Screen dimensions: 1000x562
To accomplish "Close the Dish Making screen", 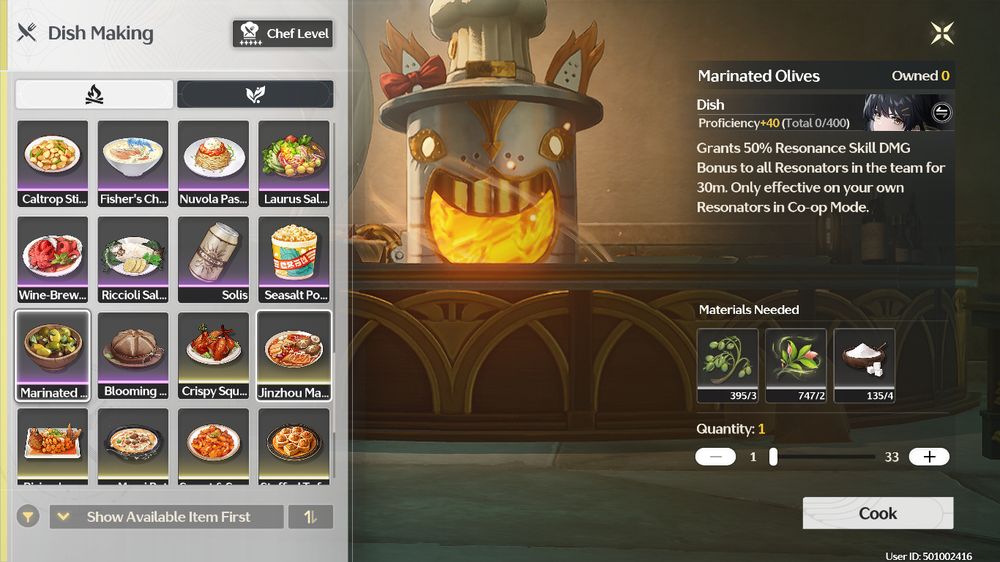I will (942, 33).
